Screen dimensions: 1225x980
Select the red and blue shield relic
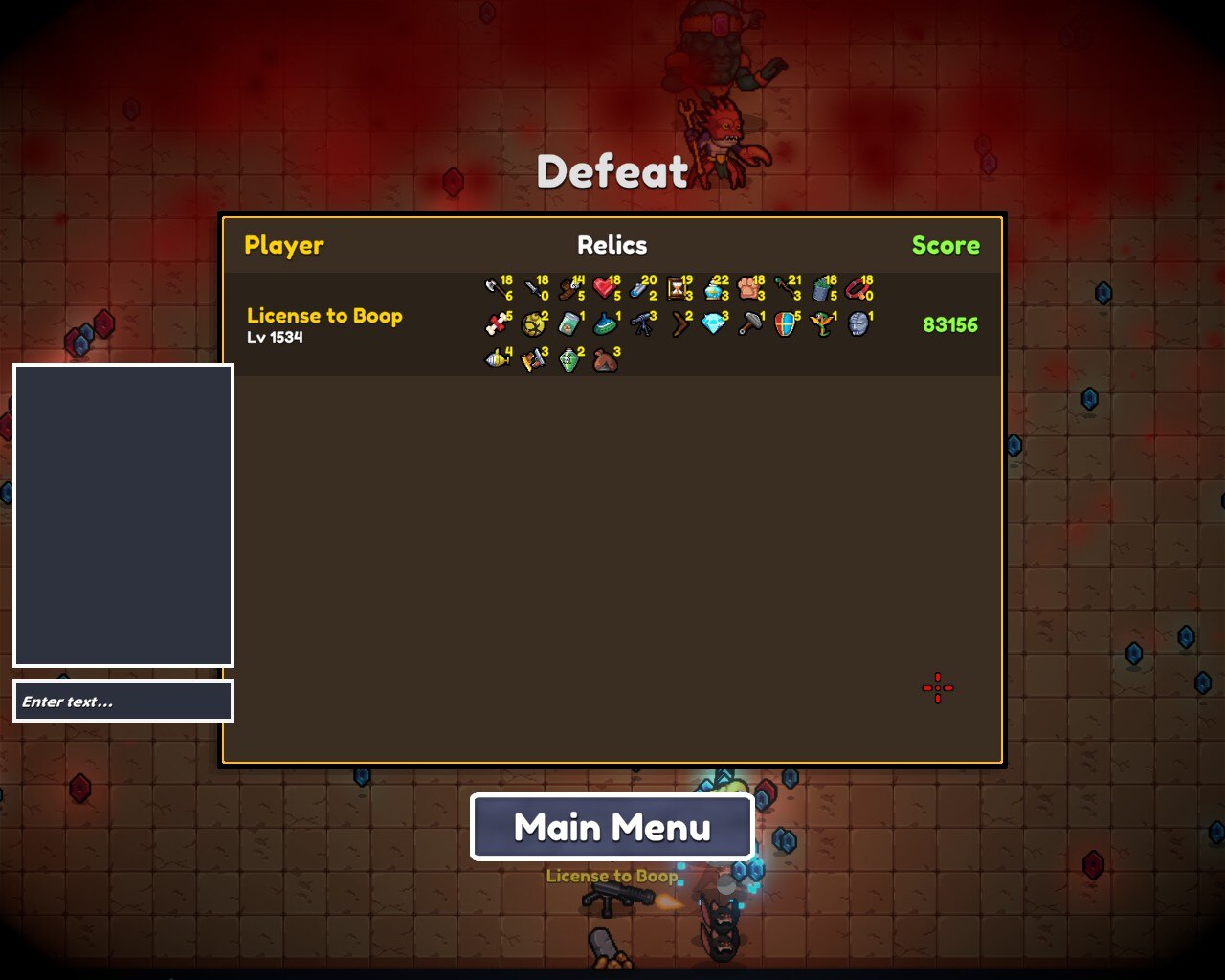[785, 324]
